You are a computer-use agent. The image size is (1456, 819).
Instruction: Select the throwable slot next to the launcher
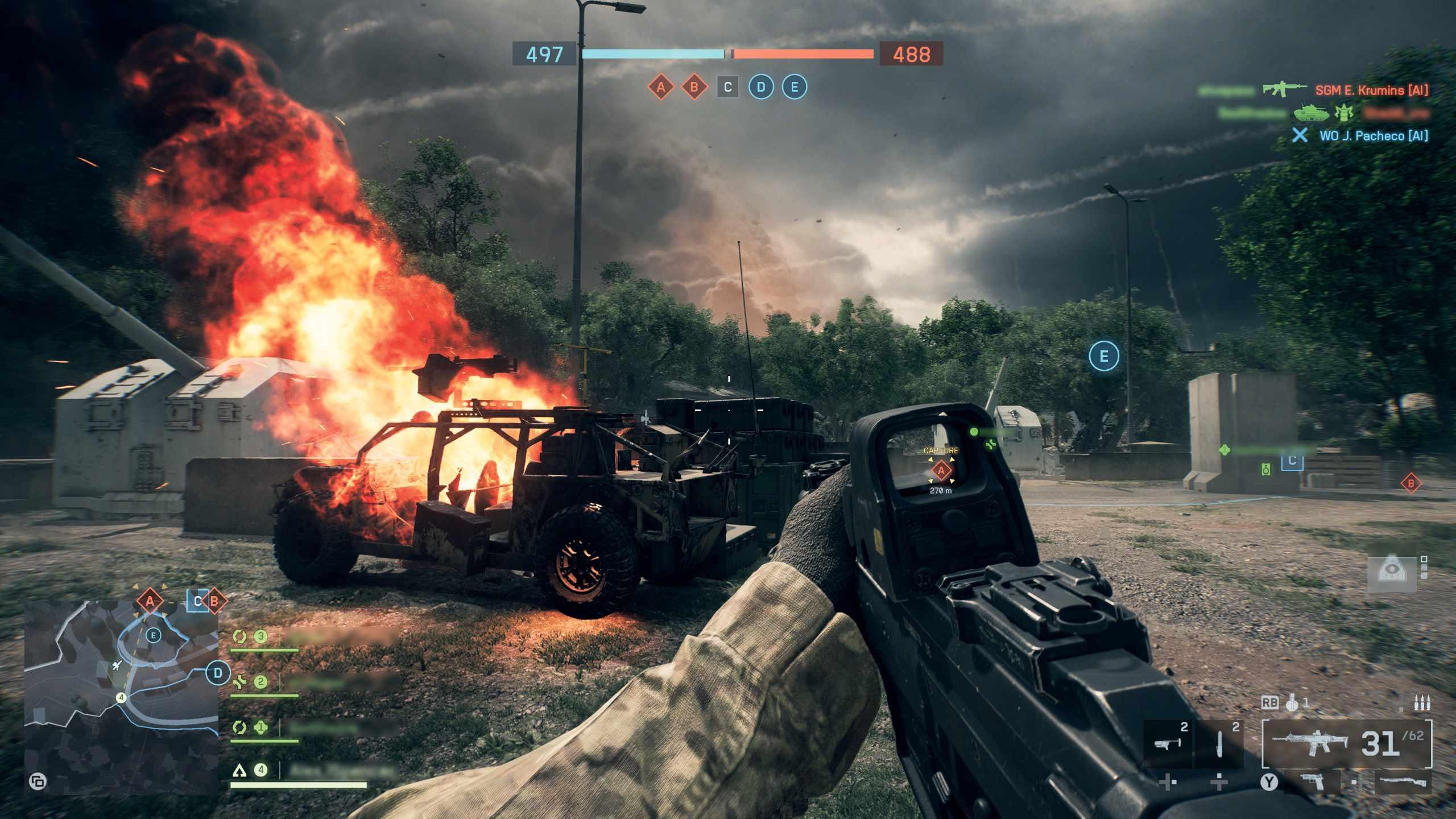[x=1219, y=743]
